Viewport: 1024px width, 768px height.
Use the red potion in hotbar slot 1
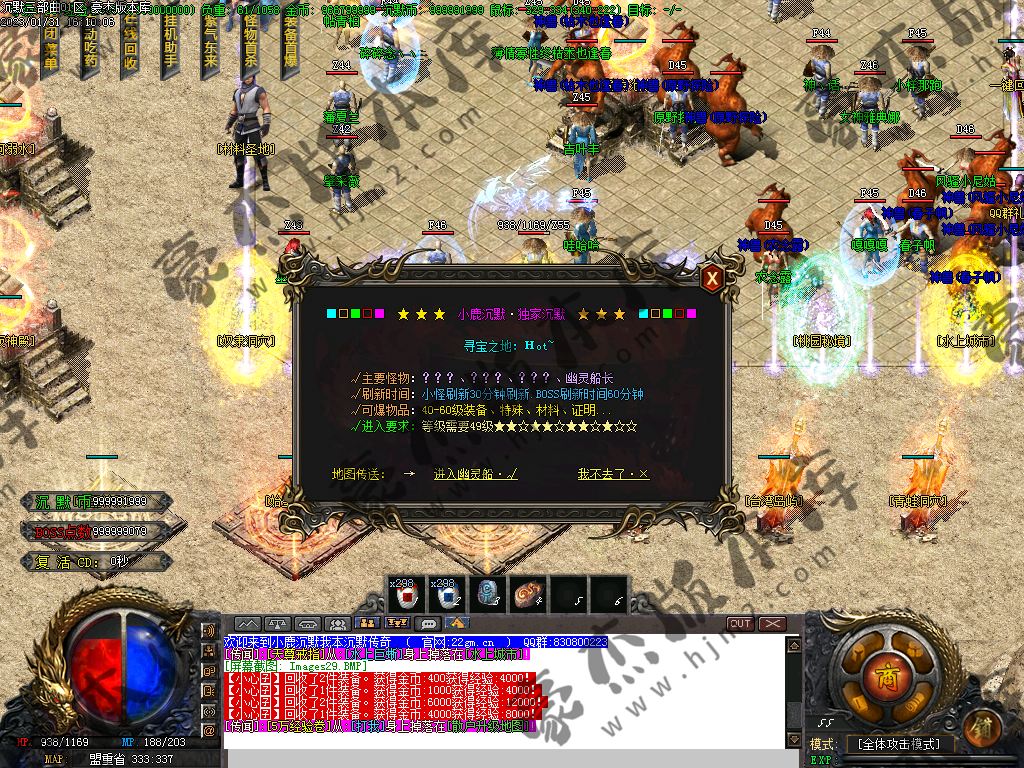[408, 594]
